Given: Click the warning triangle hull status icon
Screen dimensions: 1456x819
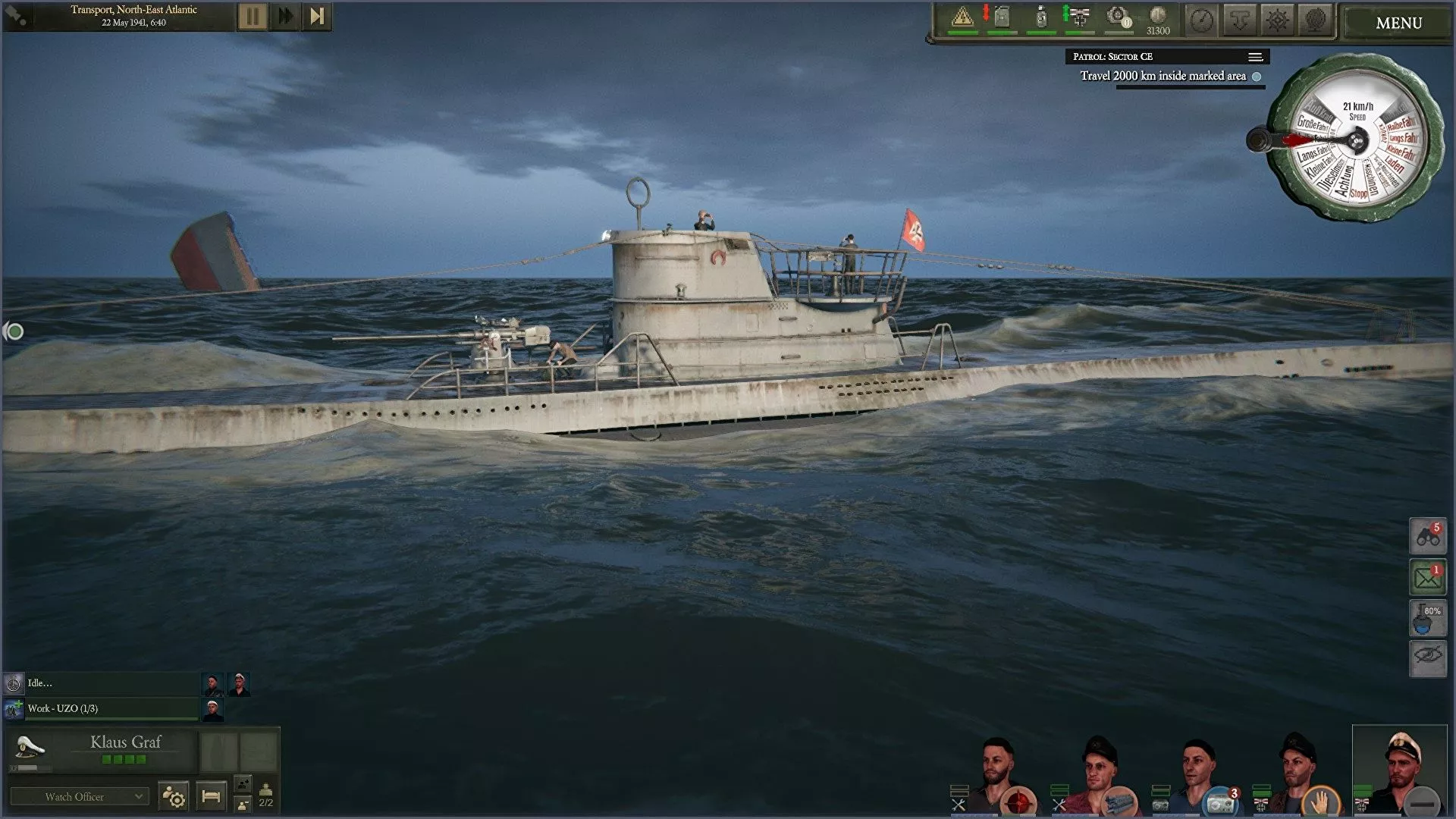Looking at the screenshot, I should [x=962, y=17].
